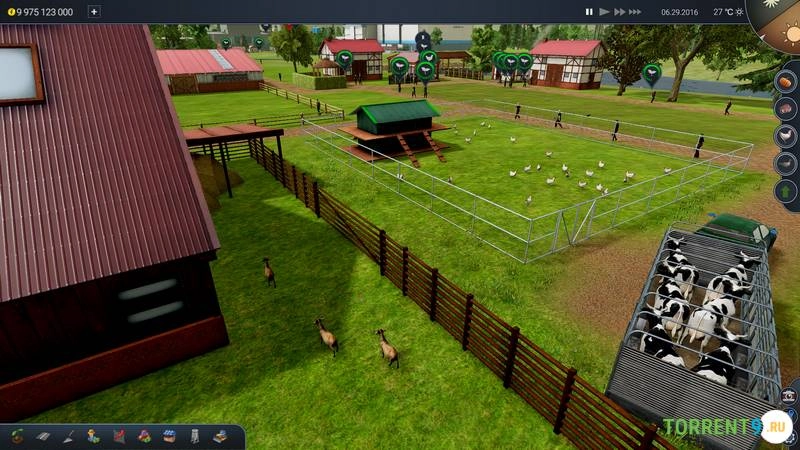The height and width of the screenshot is (450, 800).
Task: Set game speed to double fast-forward
Action: [x=619, y=12]
